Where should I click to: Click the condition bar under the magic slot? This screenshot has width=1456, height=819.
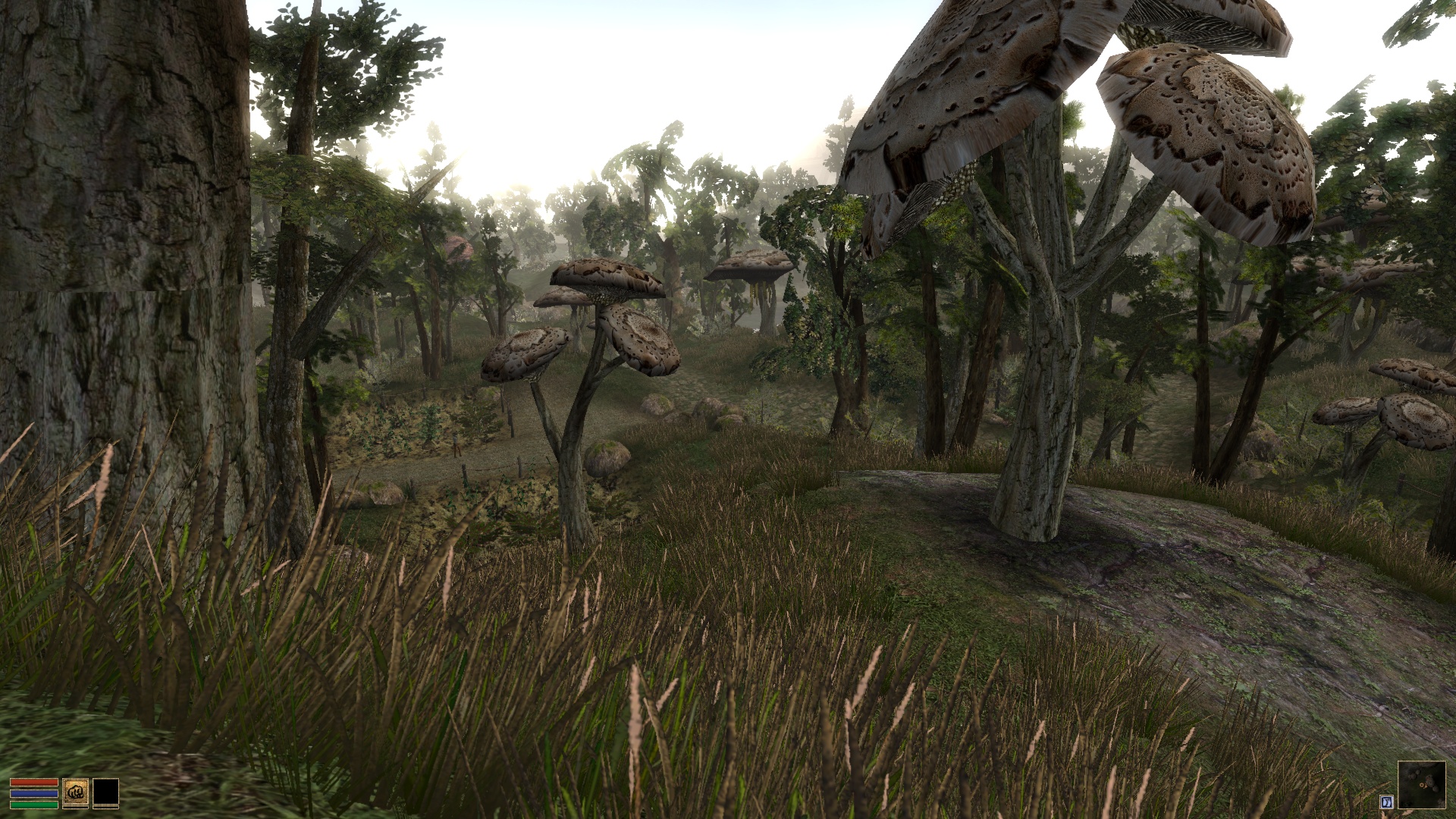click(x=106, y=807)
